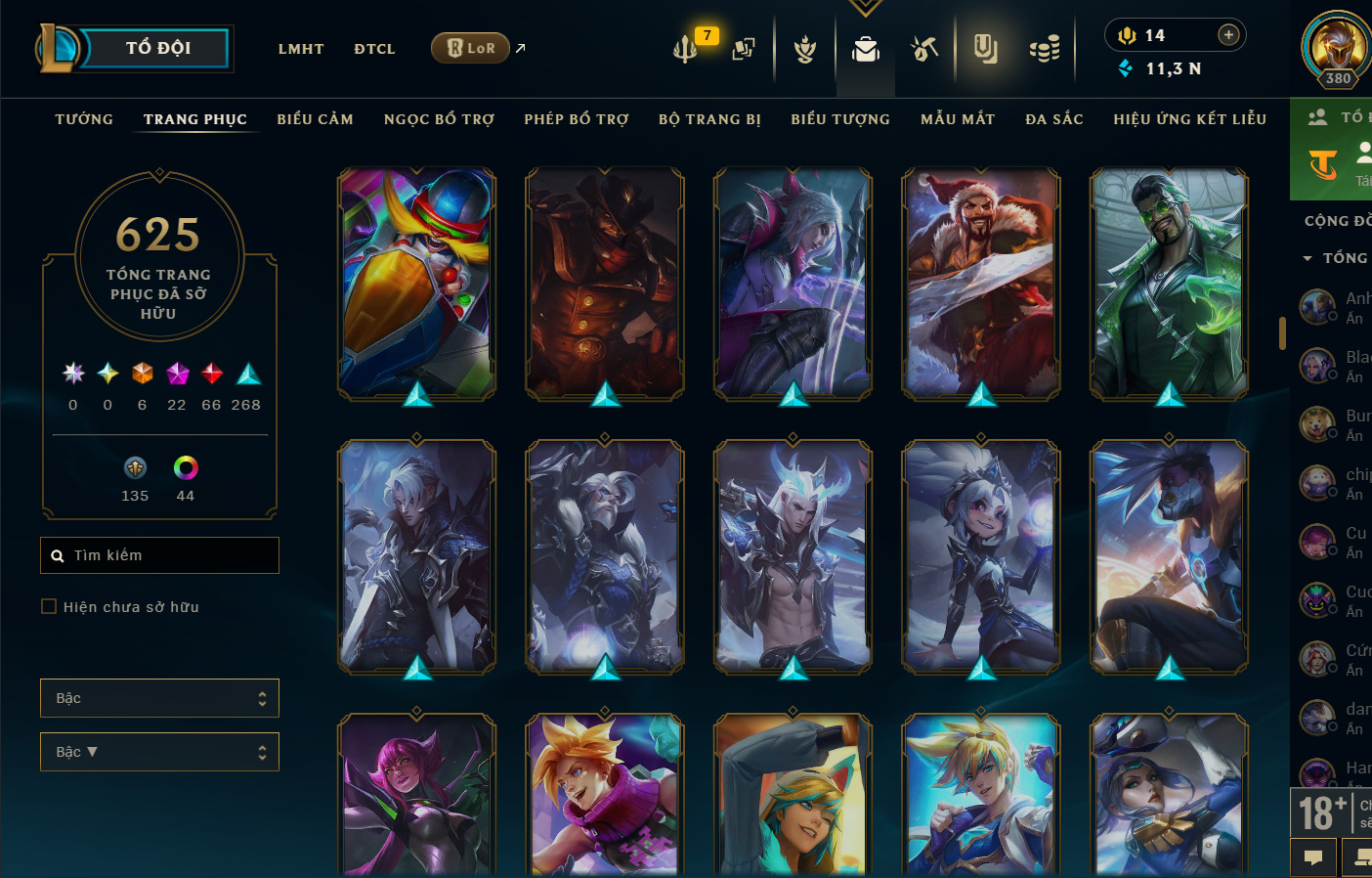The height and width of the screenshot is (878, 1372).
Task: Open the MẪU MẮT tab
Action: click(958, 119)
